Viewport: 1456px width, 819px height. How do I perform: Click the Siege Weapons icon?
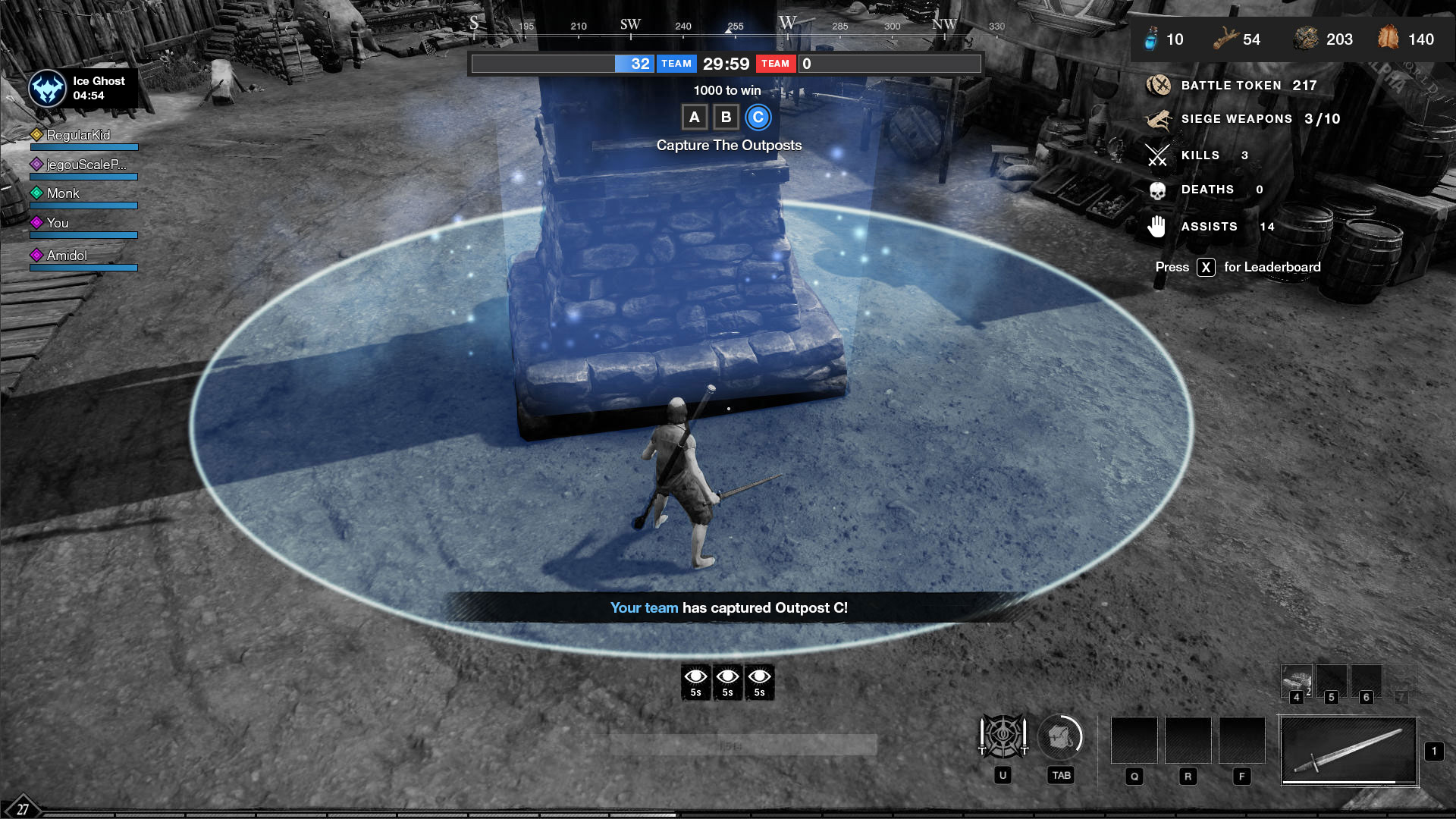click(x=1158, y=119)
